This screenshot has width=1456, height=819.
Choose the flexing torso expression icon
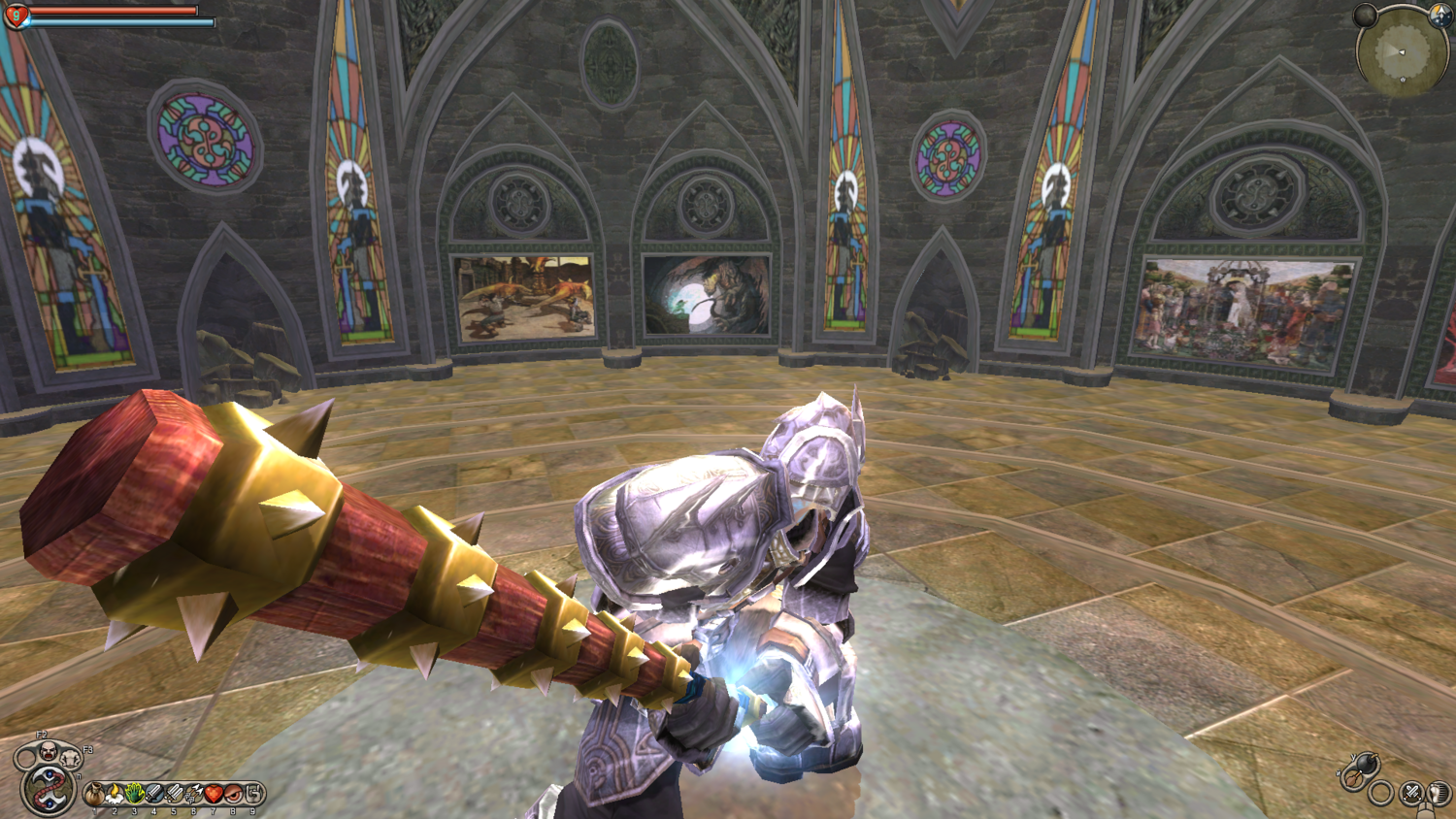70,758
